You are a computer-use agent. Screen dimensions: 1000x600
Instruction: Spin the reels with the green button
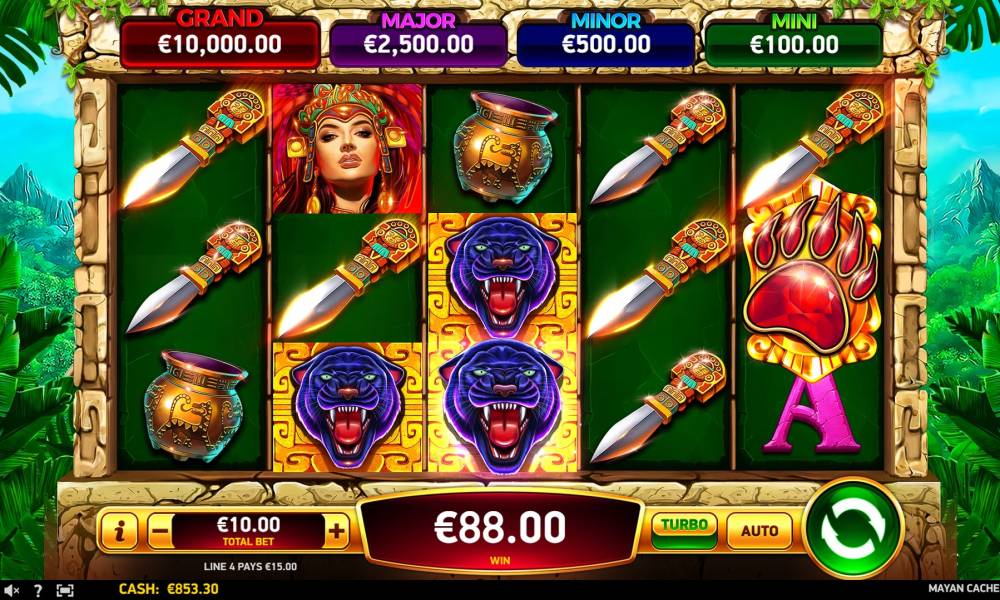pyautogui.click(x=853, y=528)
